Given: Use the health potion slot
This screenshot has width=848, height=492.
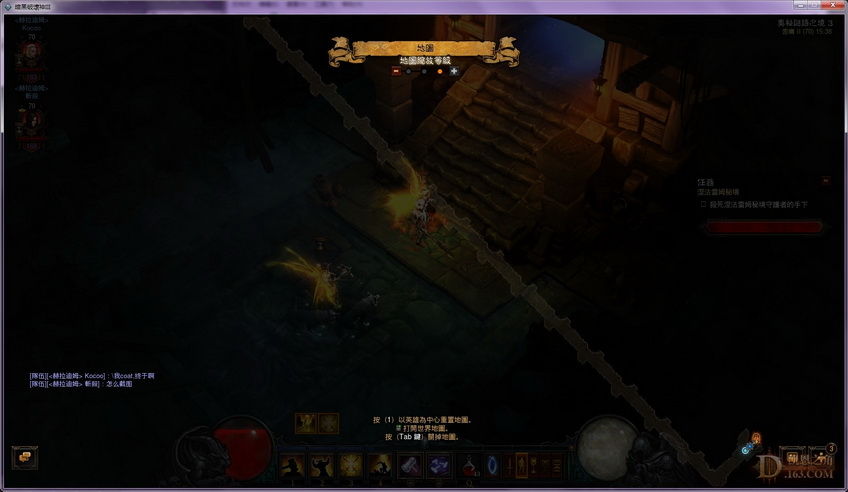Looking at the screenshot, I should point(469,465).
